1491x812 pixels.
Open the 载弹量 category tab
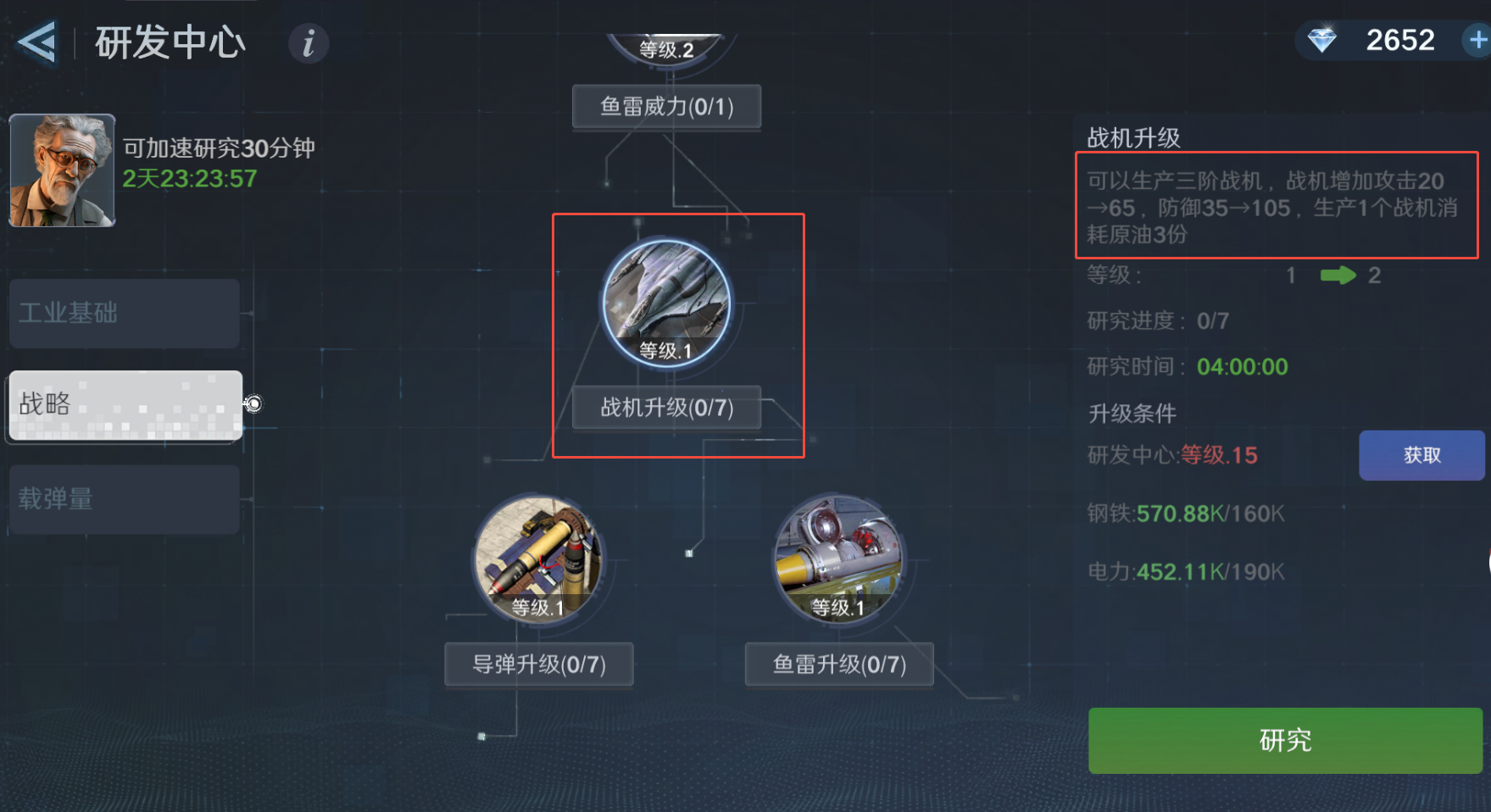124,499
